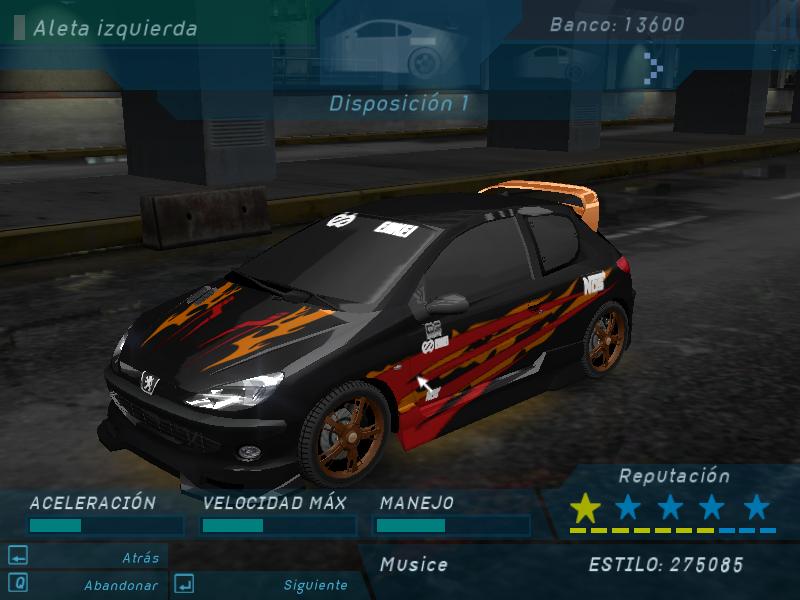Click the right arrow for next layout
The width and height of the screenshot is (800, 600).
[x=655, y=63]
